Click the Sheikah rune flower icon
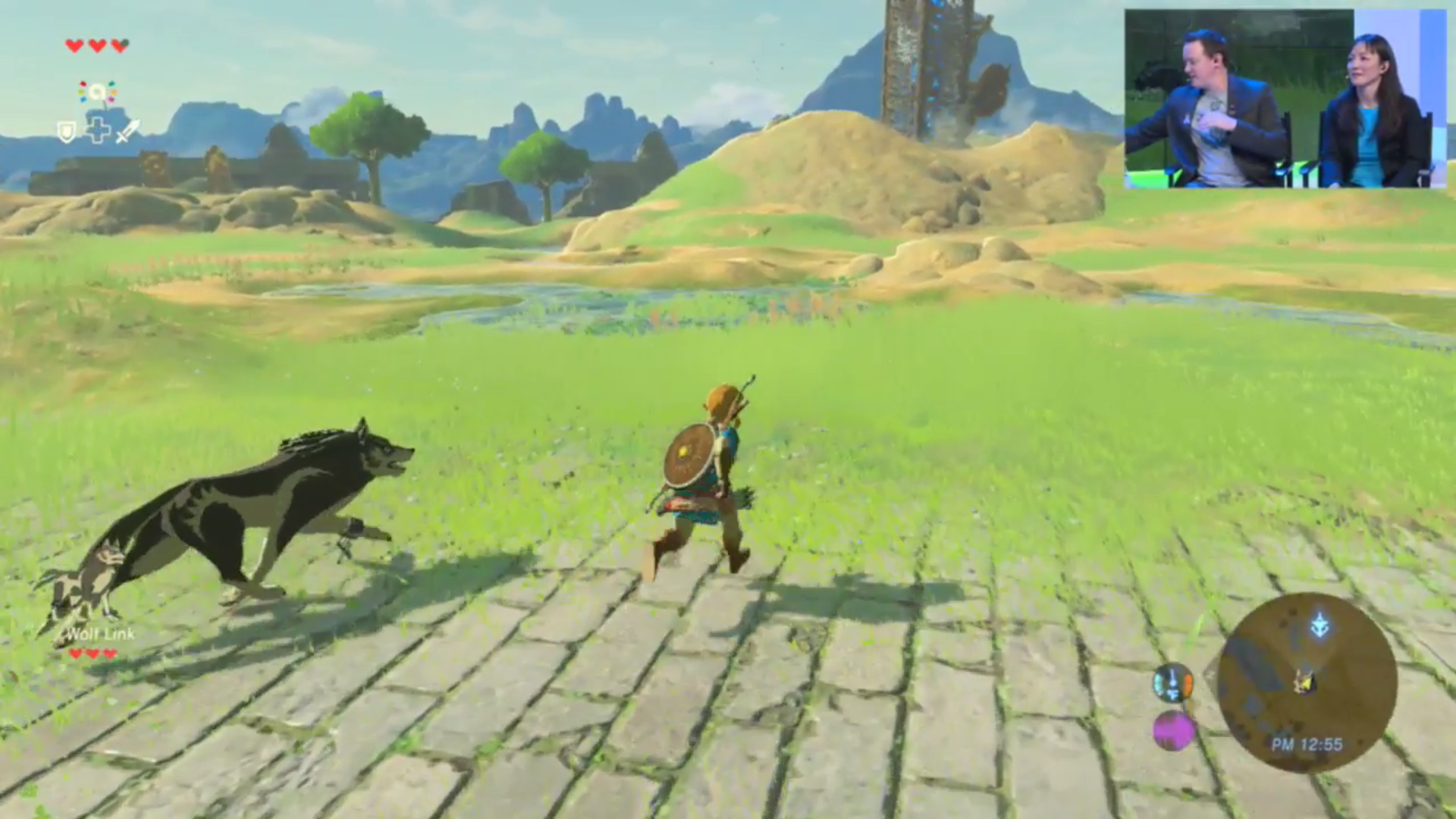This screenshot has width=1456, height=819. click(x=97, y=92)
